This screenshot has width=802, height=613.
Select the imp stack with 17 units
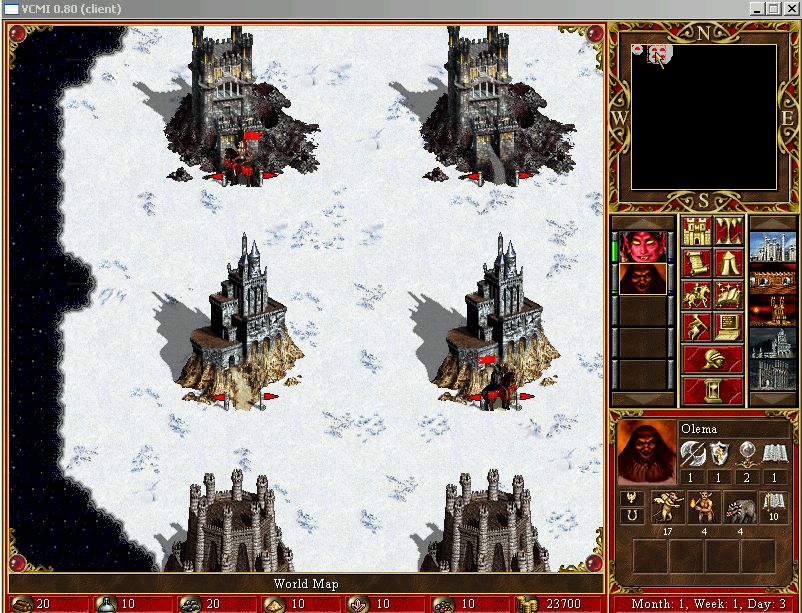668,507
